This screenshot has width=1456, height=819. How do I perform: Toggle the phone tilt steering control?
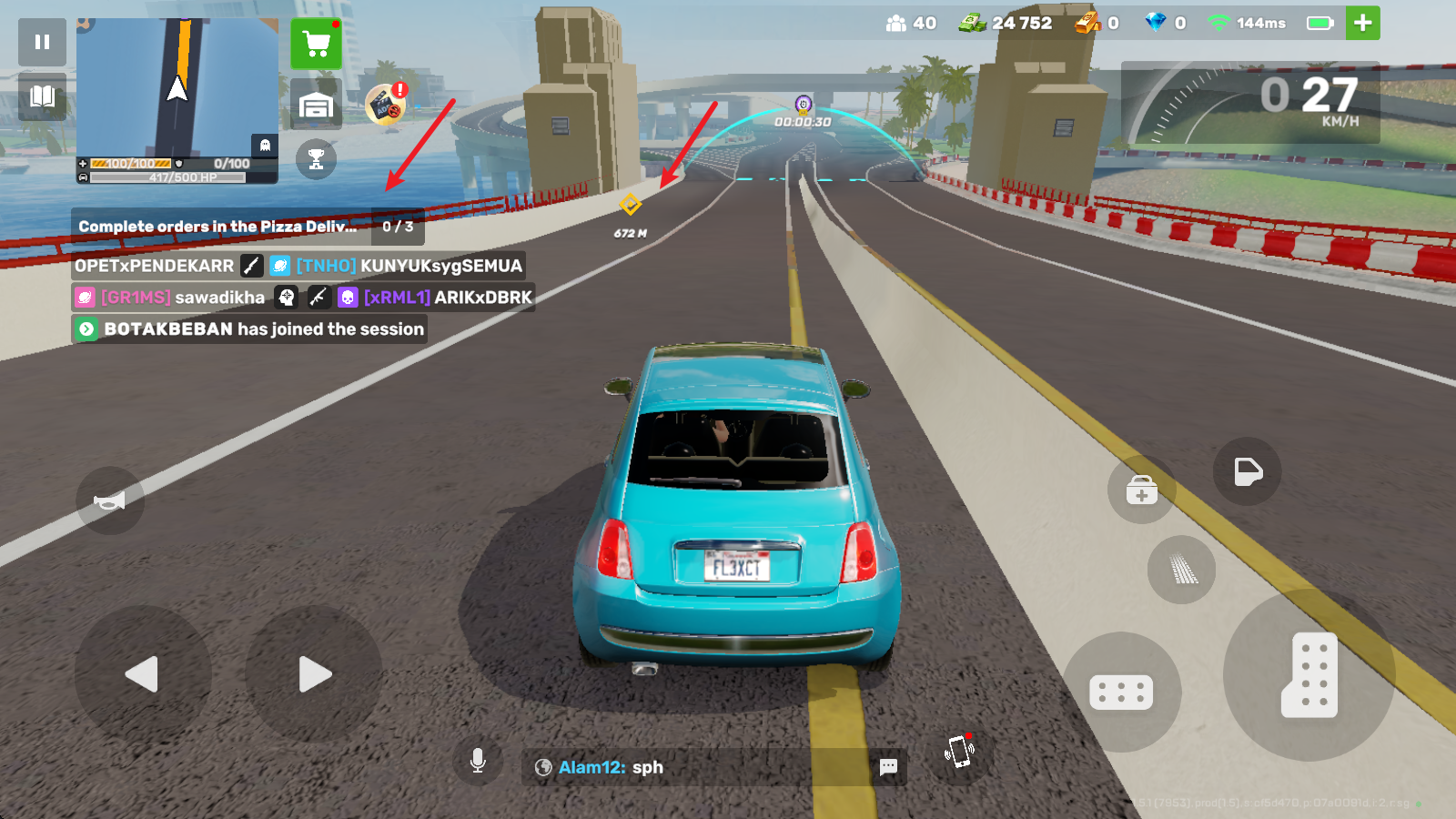(959, 752)
